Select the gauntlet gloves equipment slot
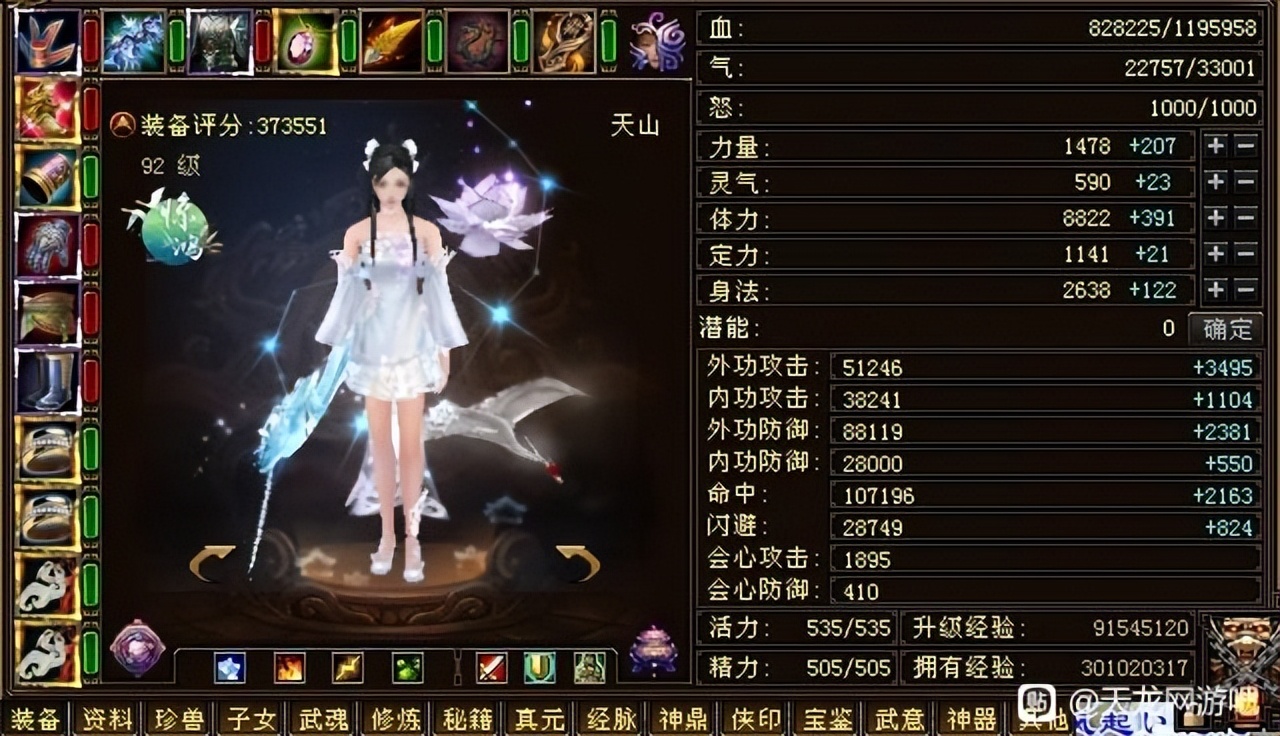This screenshot has width=1280, height=736. 47,244
